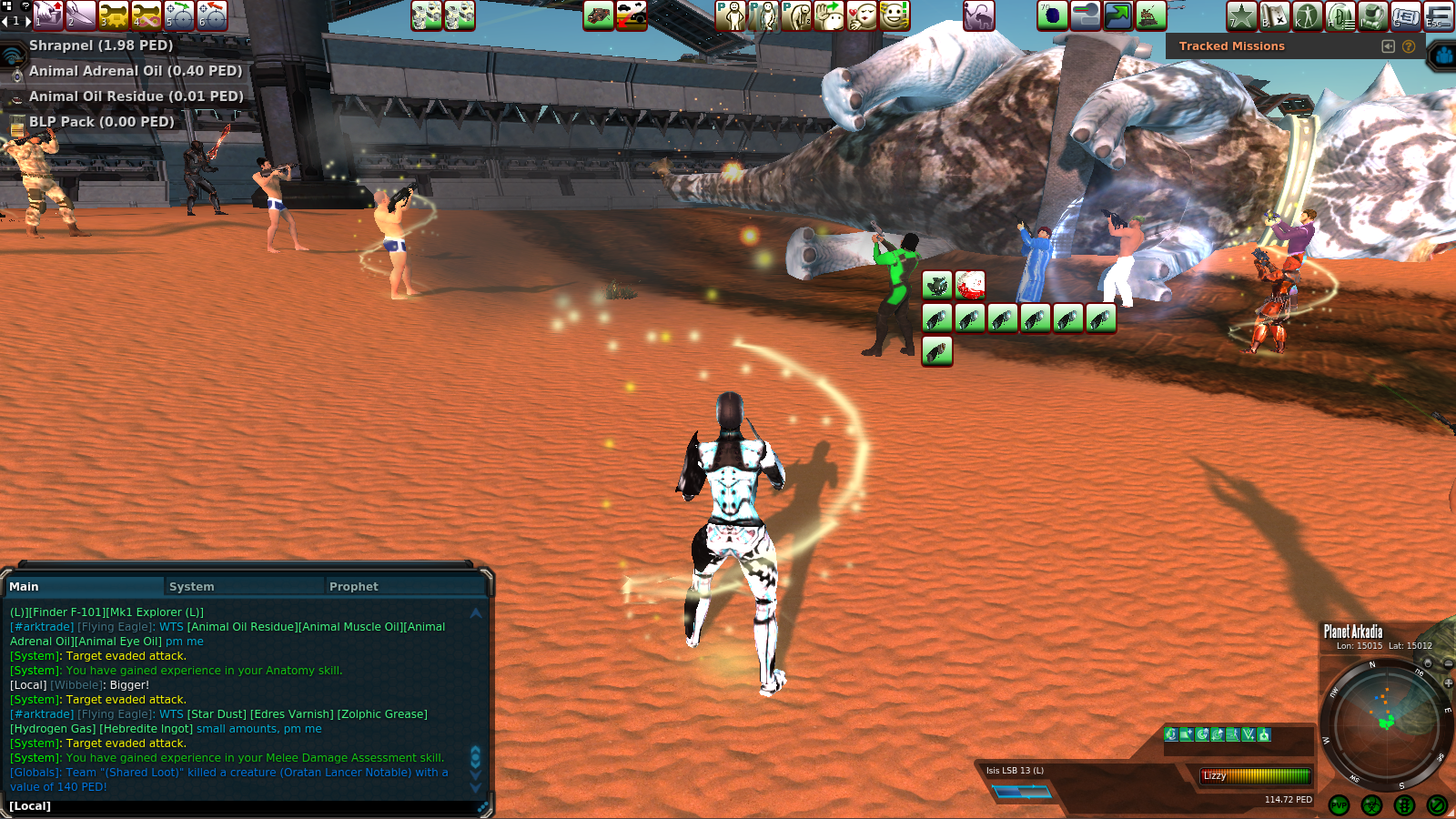Click the circular radar minimap
1456x819 pixels.
pyautogui.click(x=1385, y=722)
